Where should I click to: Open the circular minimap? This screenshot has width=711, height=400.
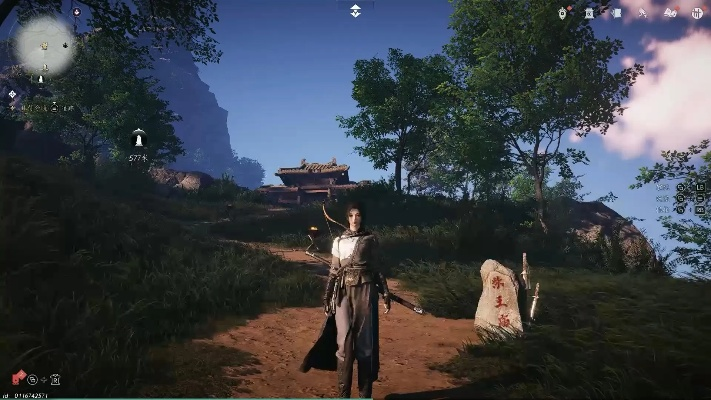(x=45, y=45)
